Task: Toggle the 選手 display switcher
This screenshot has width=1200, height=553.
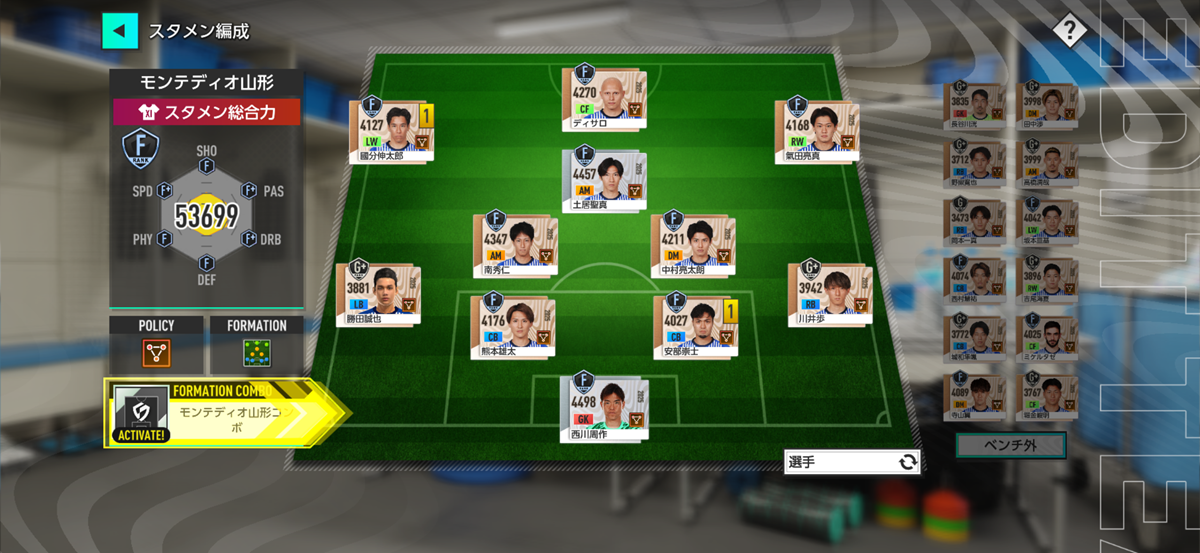Action: pyautogui.click(x=852, y=462)
